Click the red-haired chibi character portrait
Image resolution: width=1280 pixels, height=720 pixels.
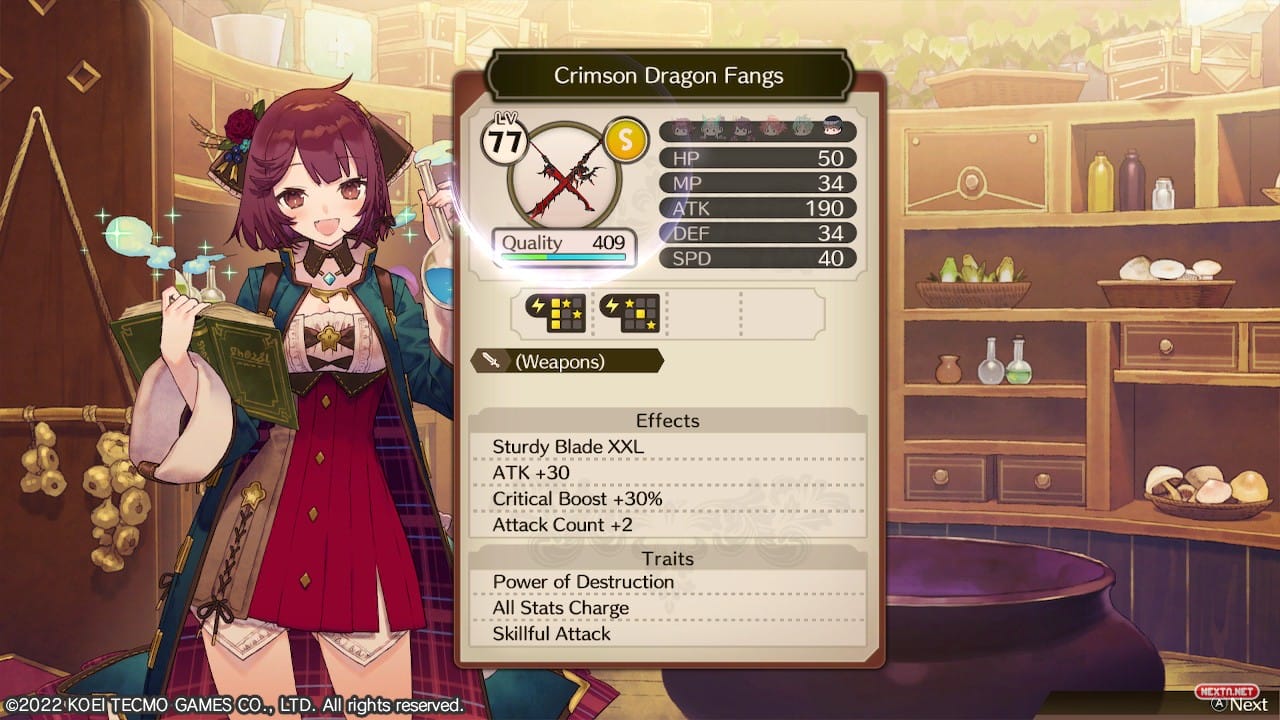tap(772, 129)
